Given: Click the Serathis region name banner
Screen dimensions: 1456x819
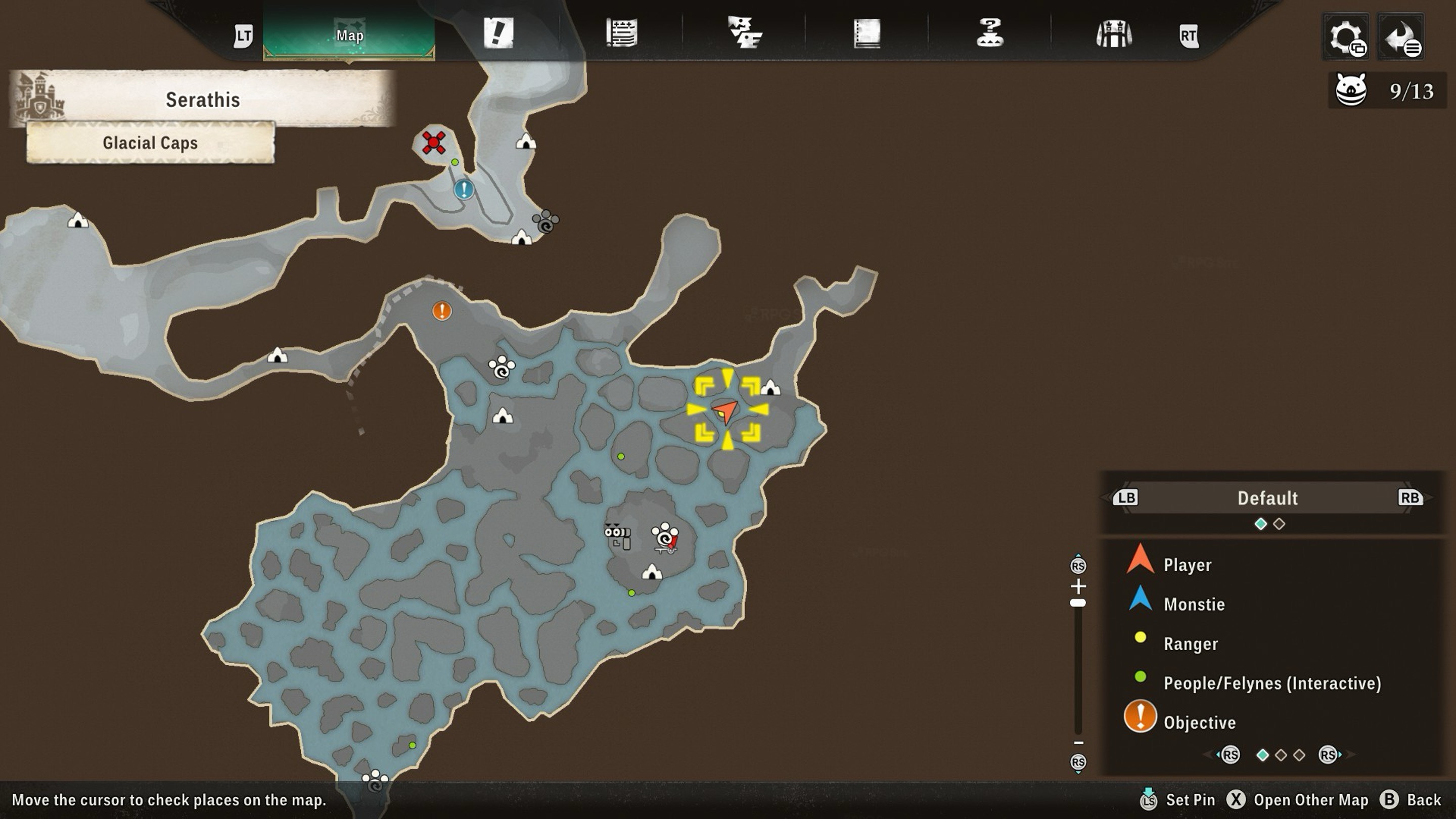Looking at the screenshot, I should coord(202,100).
